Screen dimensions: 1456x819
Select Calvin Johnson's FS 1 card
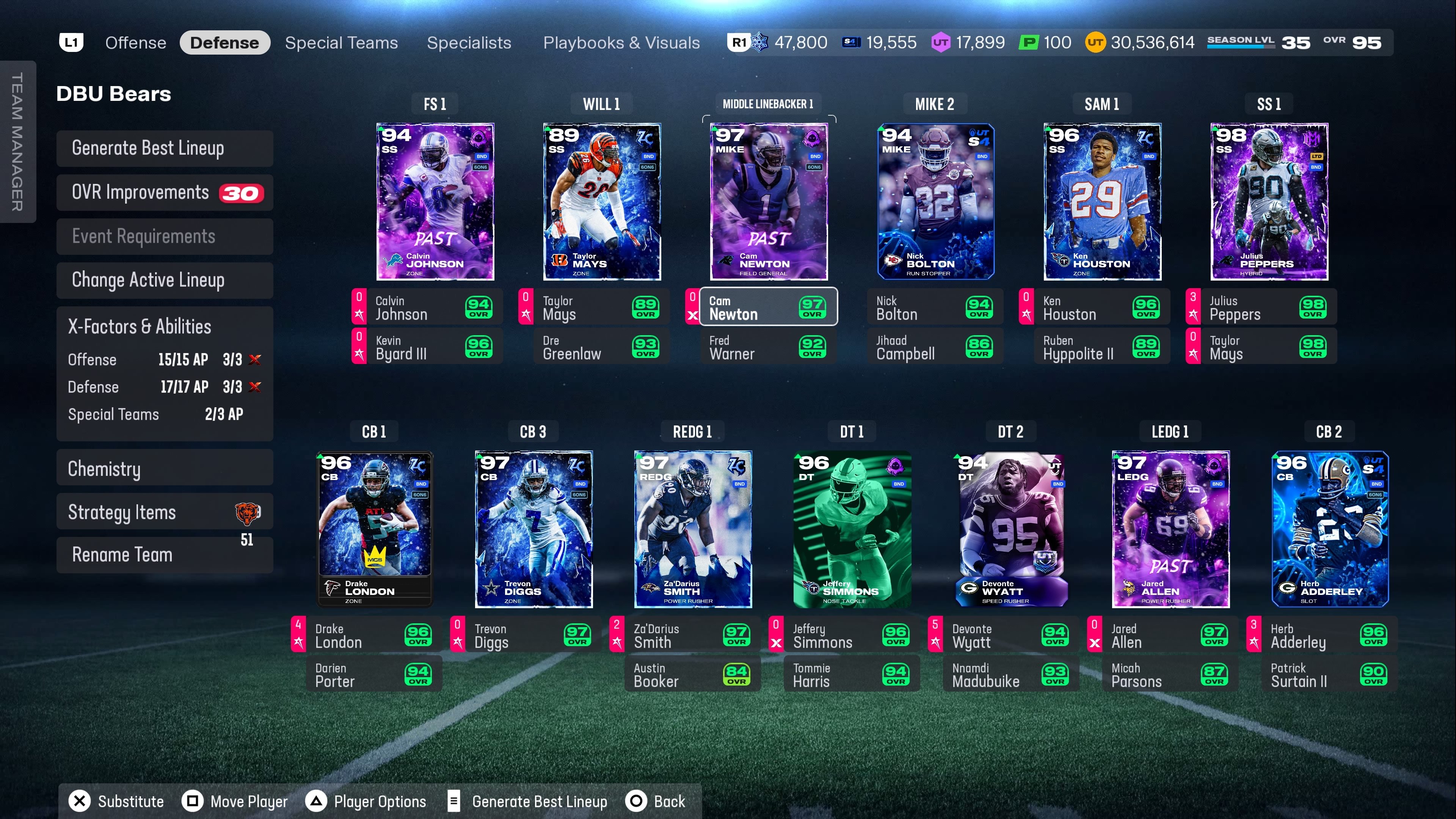tap(435, 201)
